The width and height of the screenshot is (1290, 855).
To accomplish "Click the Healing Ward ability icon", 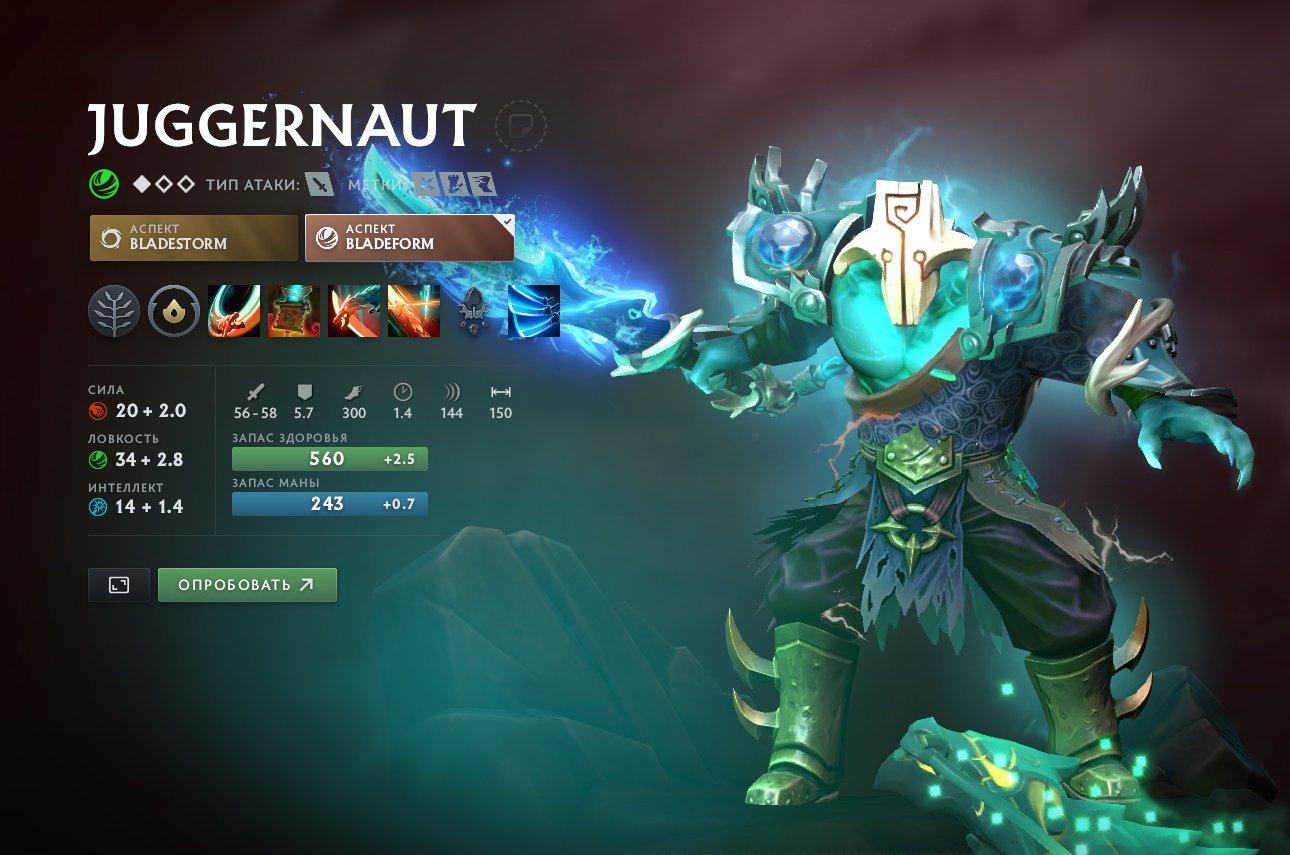I will point(293,311).
